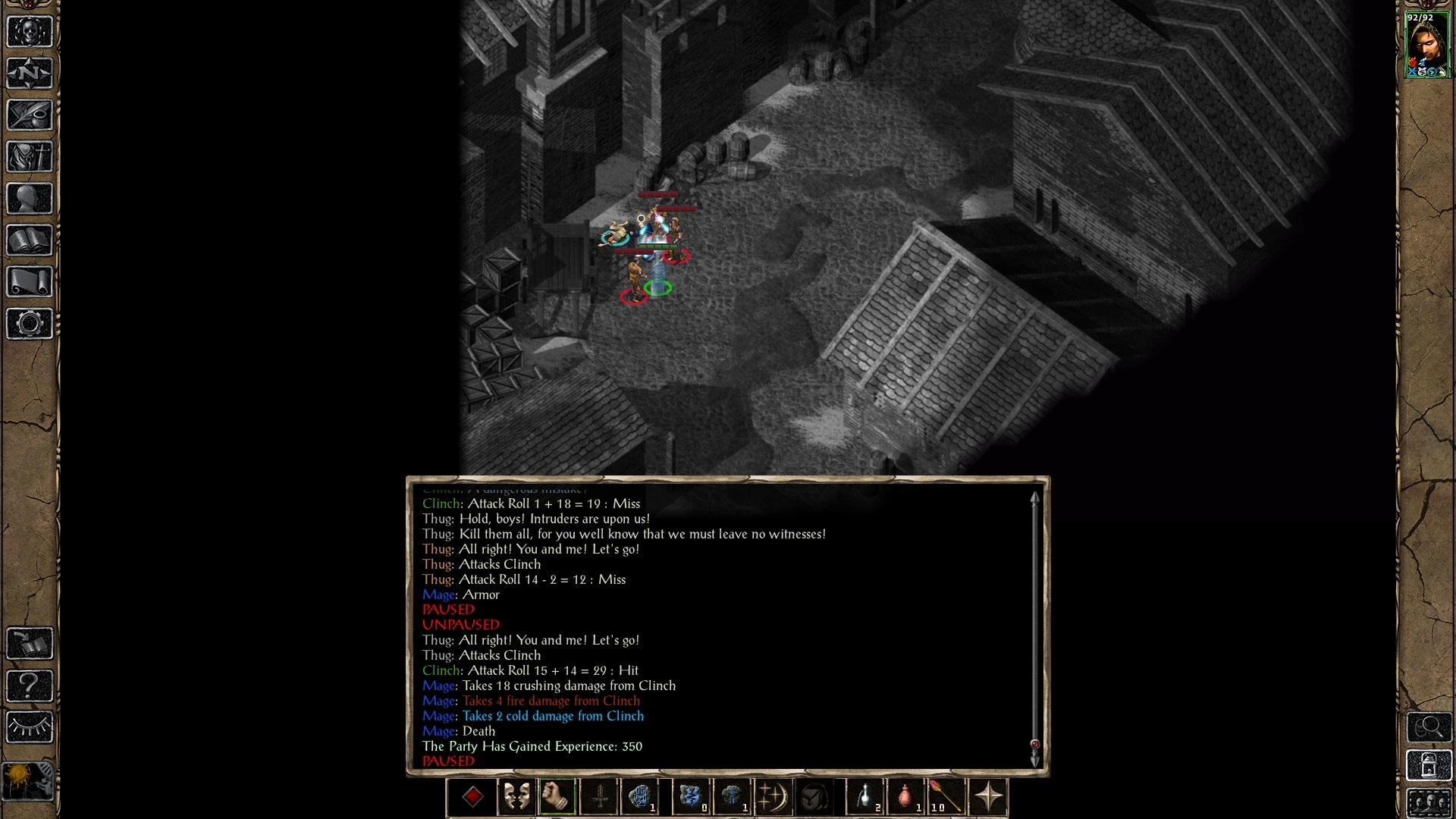This screenshot has height=819, width=1456.
Task: Click the magnifying glass highlight button
Action: (1429, 727)
